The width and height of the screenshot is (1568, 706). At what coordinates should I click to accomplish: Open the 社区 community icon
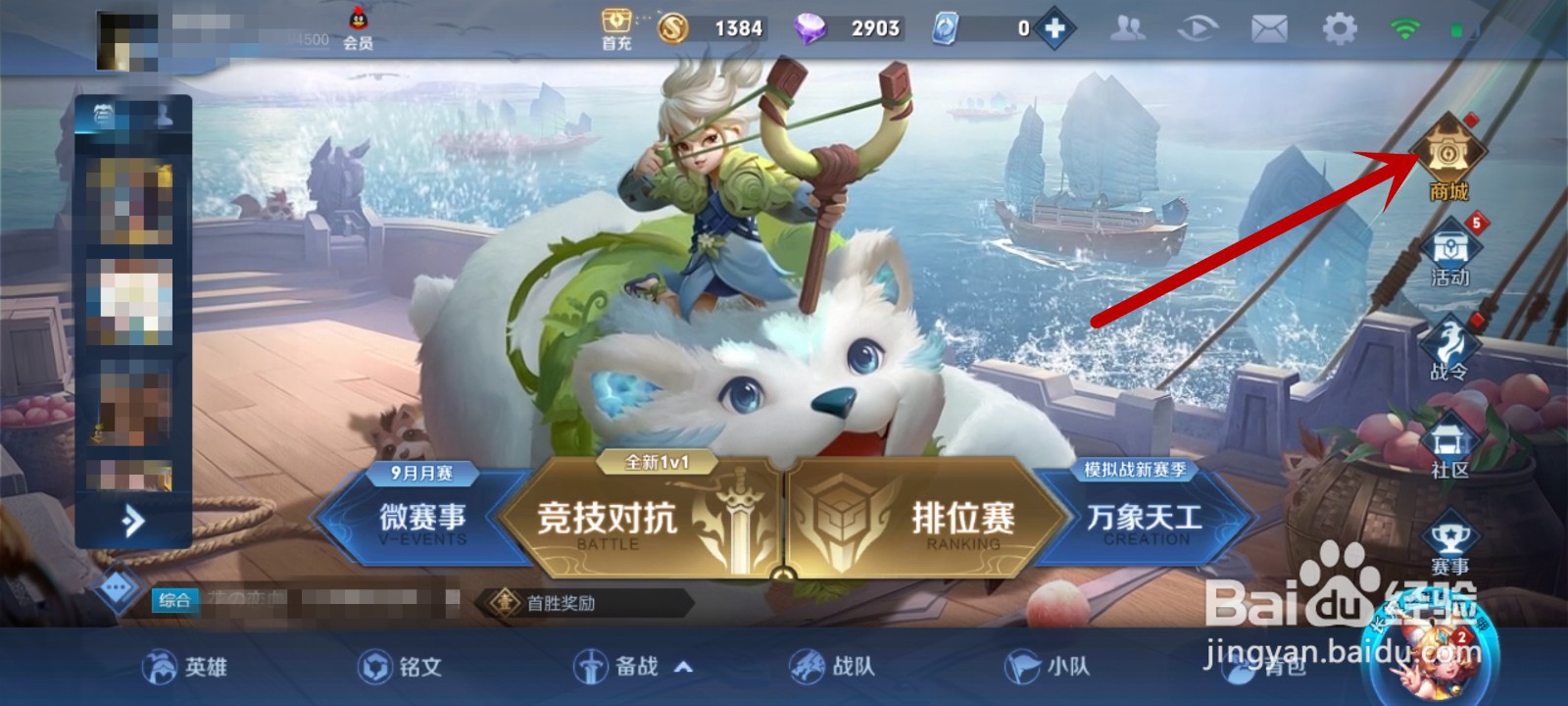click(1450, 434)
